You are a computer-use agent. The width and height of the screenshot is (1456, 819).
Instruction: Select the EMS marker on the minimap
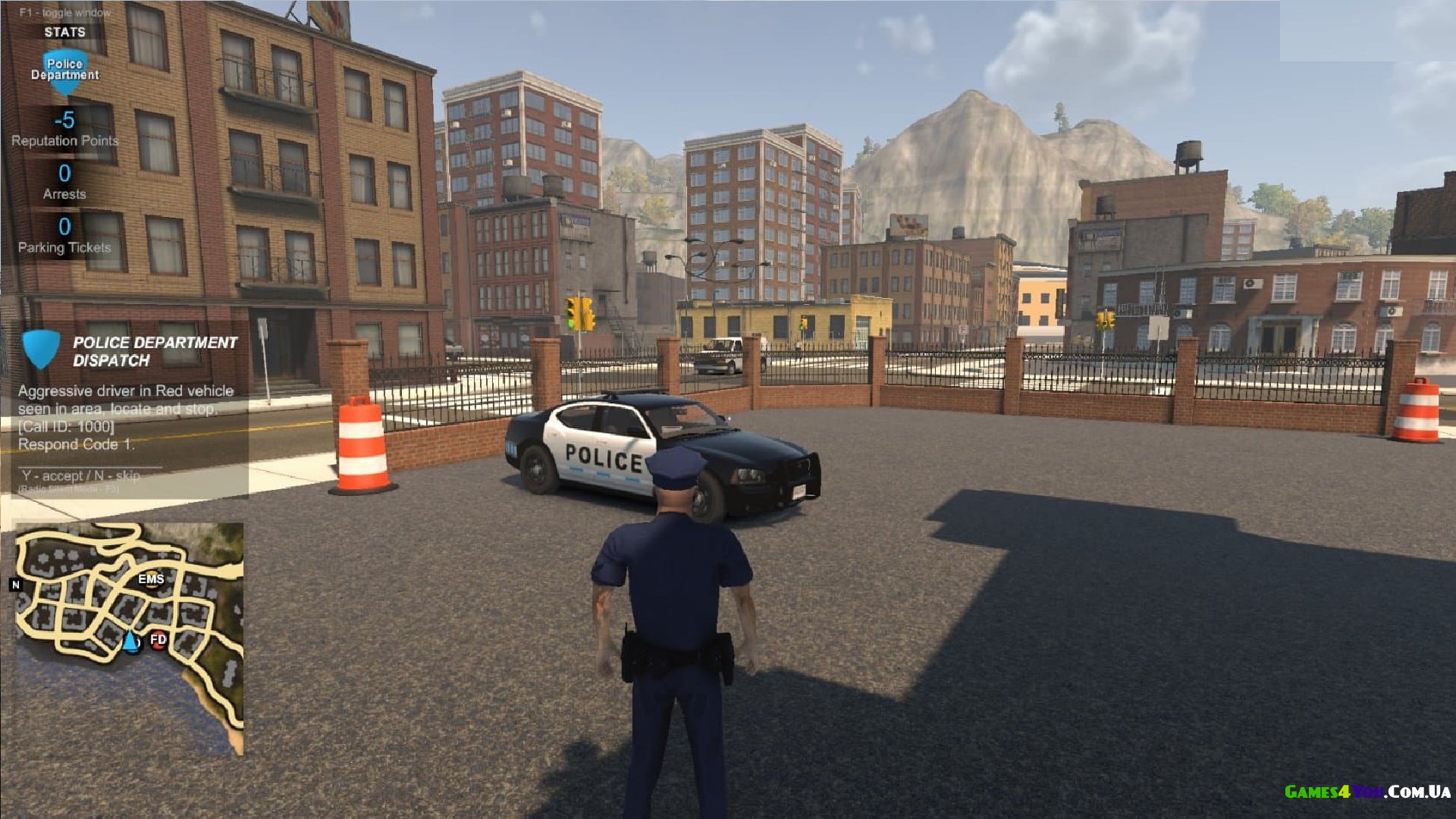(151, 579)
